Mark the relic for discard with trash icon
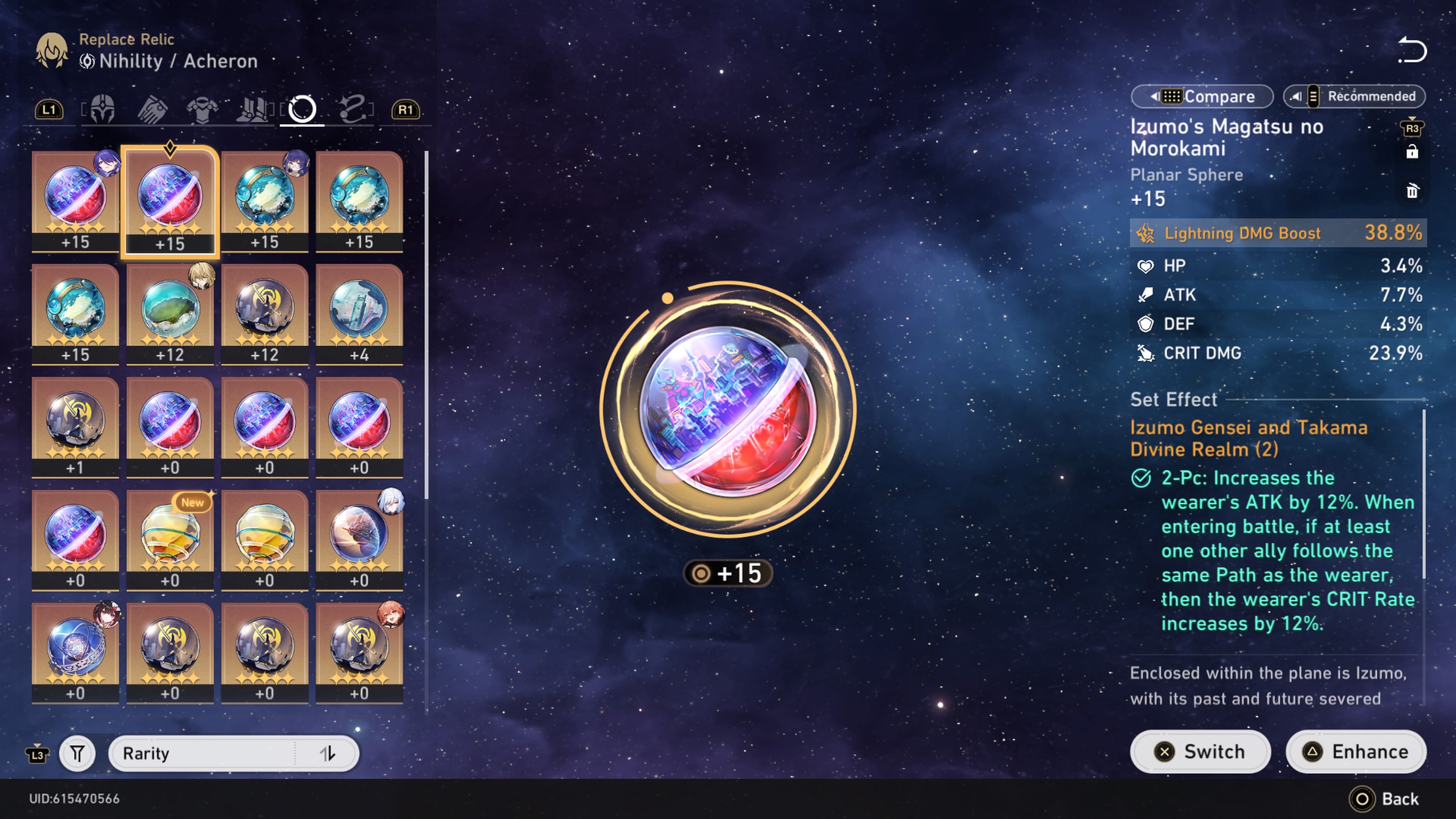The height and width of the screenshot is (819, 1456). tap(1412, 191)
